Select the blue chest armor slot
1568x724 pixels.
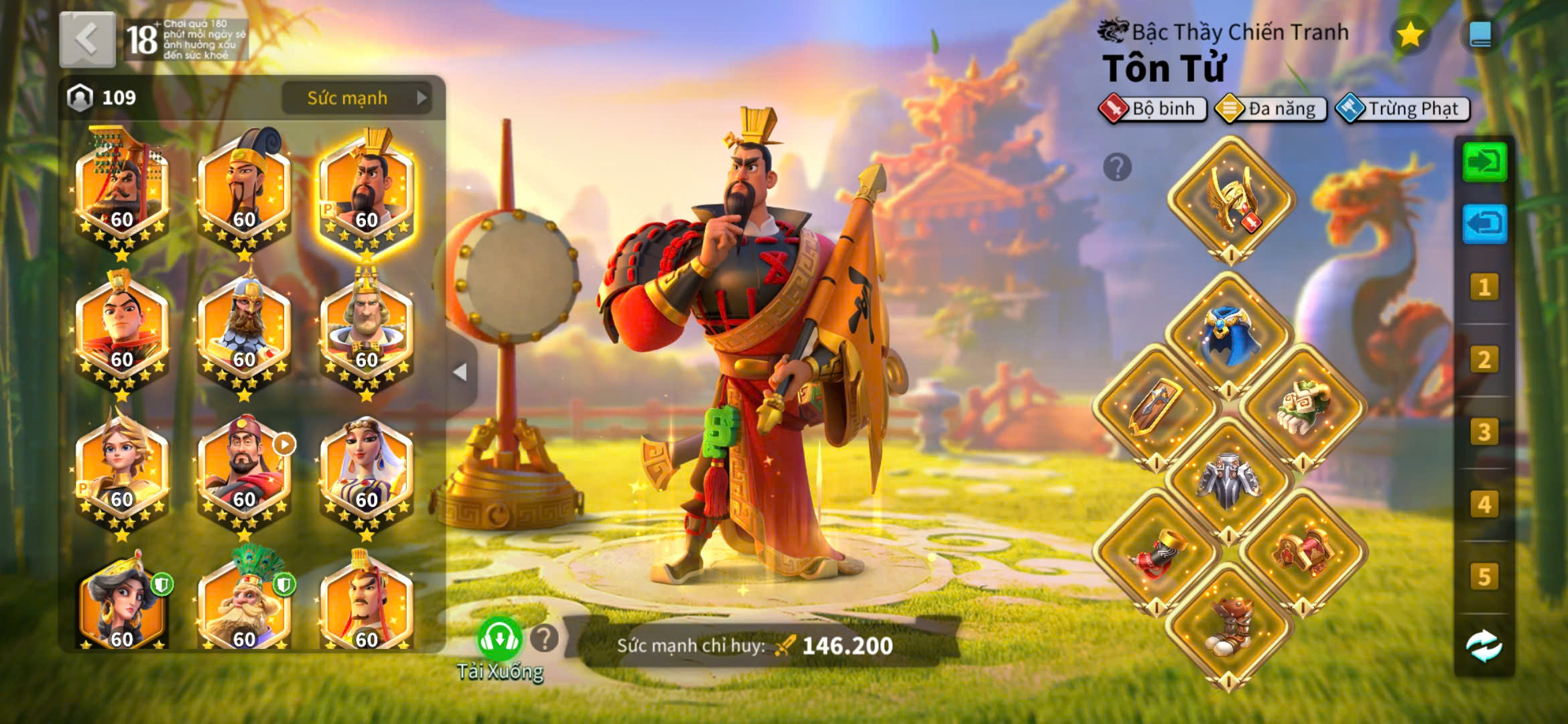click(1230, 334)
